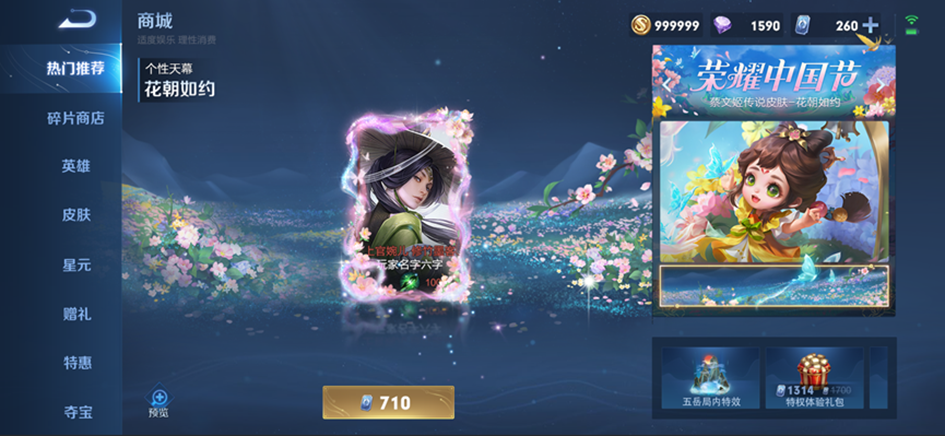Click the 预览 preview button

coord(158,402)
